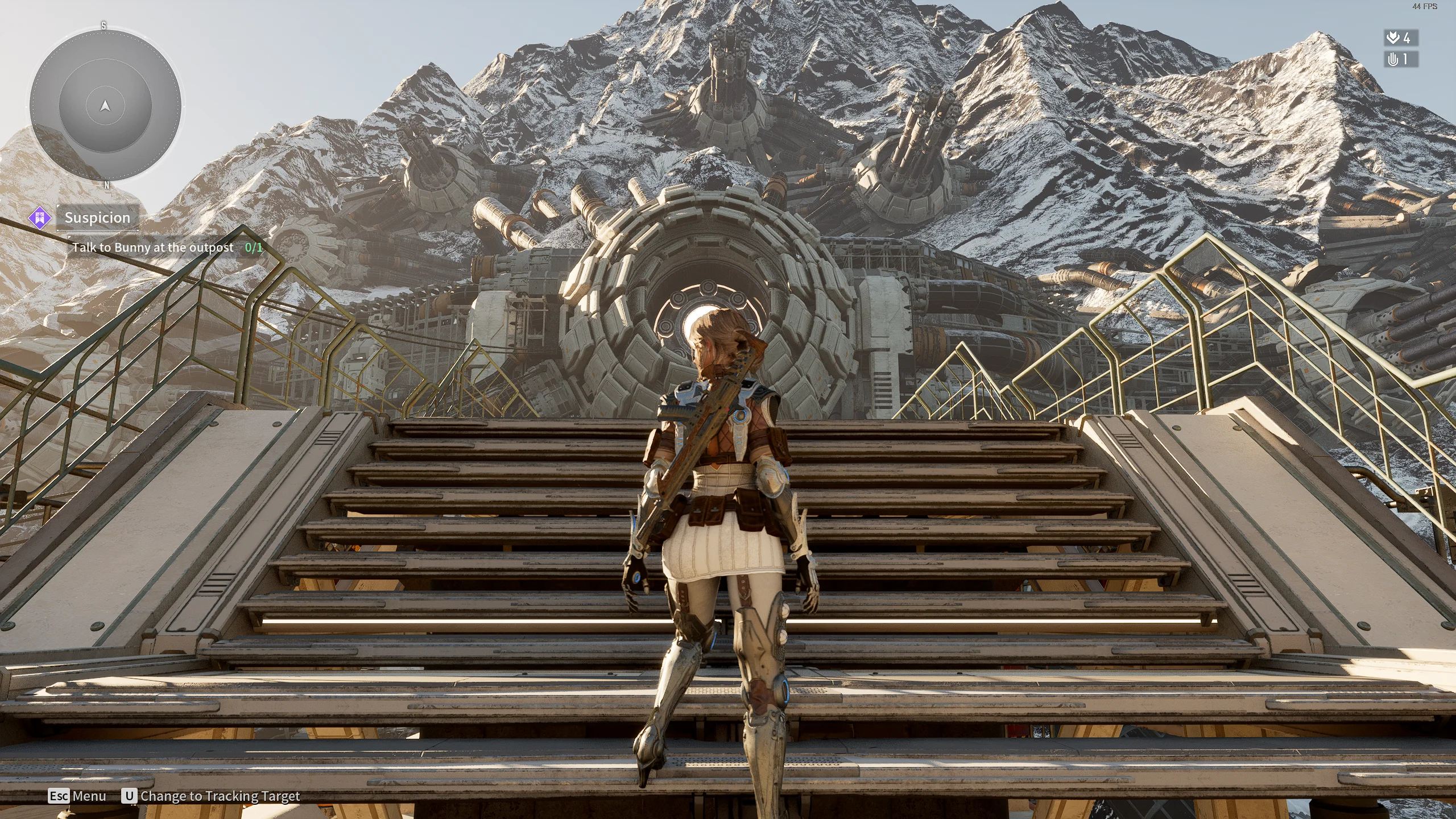Click Change to Tracking Target
The image size is (1456, 819).
pos(220,796)
